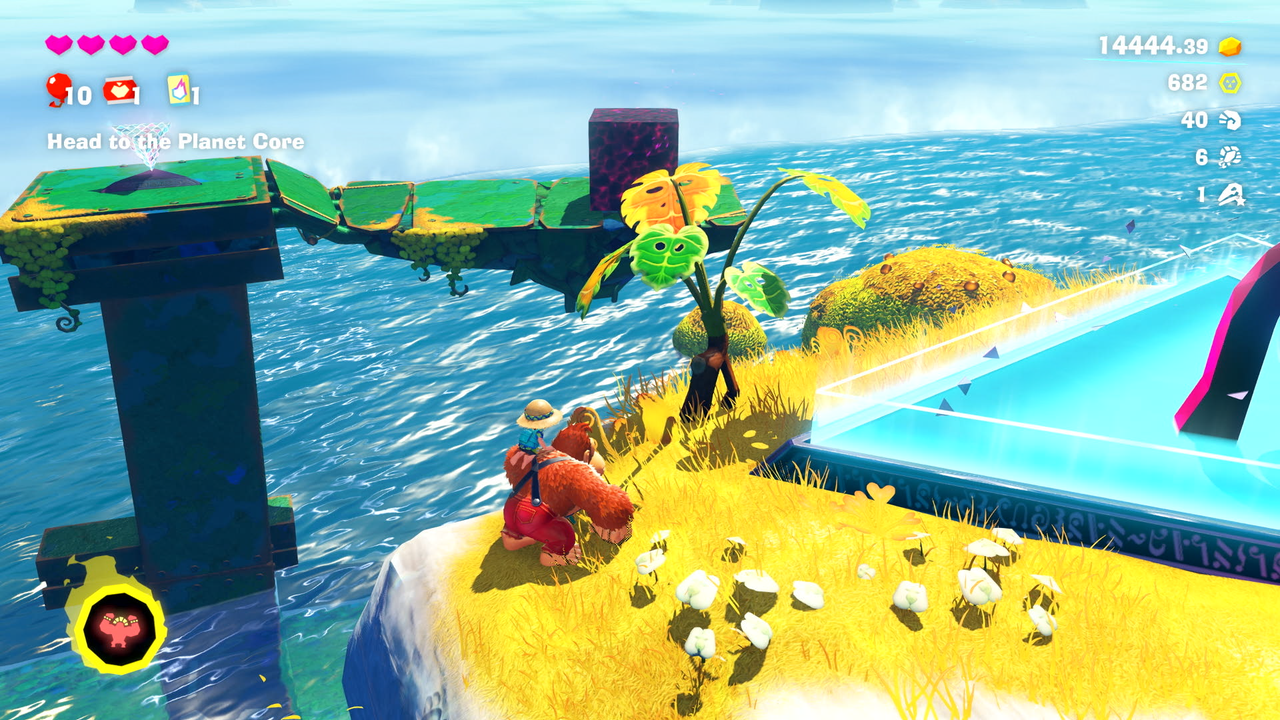Screen dimensions: 1280x720
Task: Click the 'Head to the Planet Core' objective
Action: pos(175,142)
